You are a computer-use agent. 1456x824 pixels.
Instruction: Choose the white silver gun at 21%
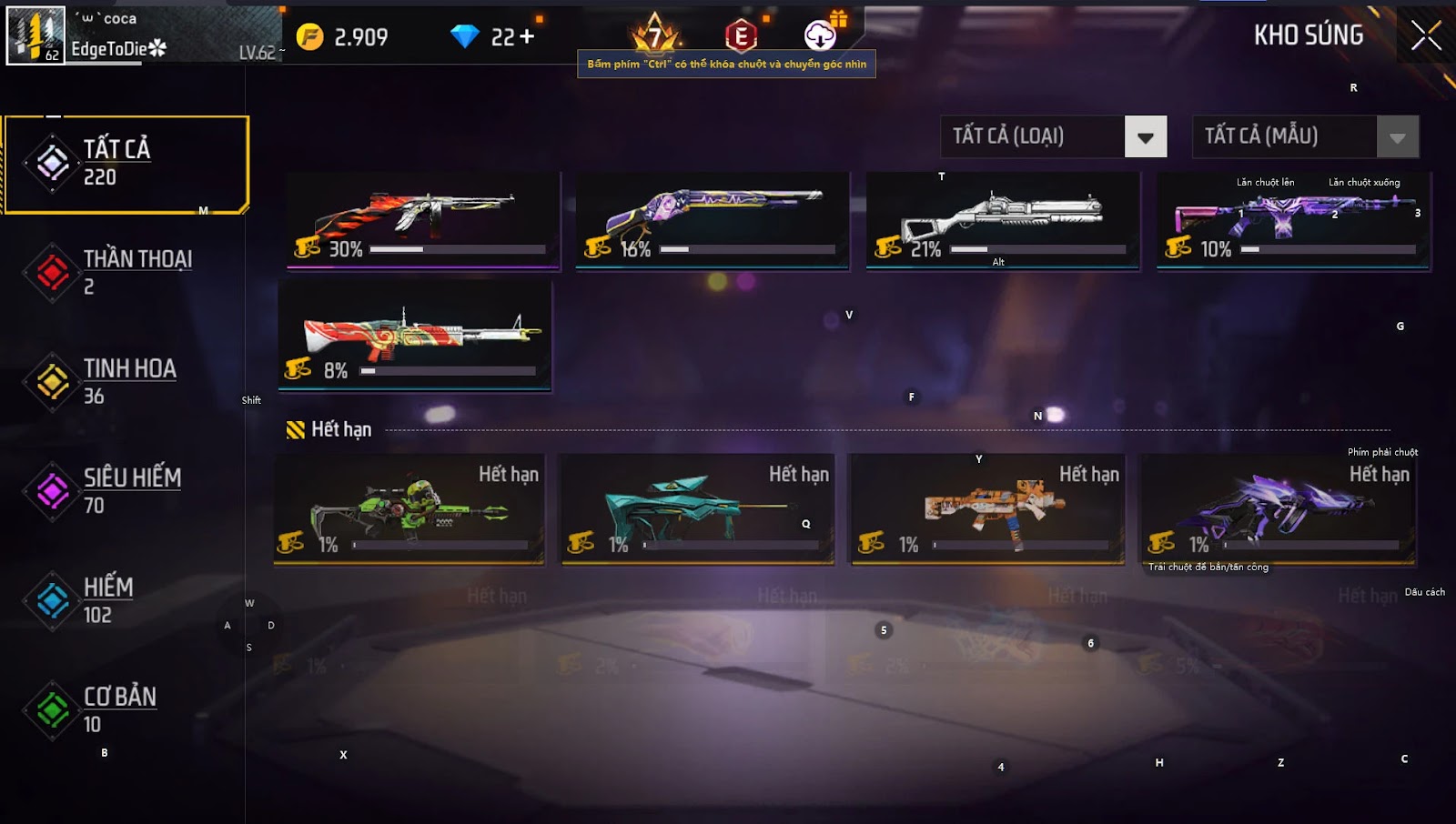pyautogui.click(x=1002, y=220)
